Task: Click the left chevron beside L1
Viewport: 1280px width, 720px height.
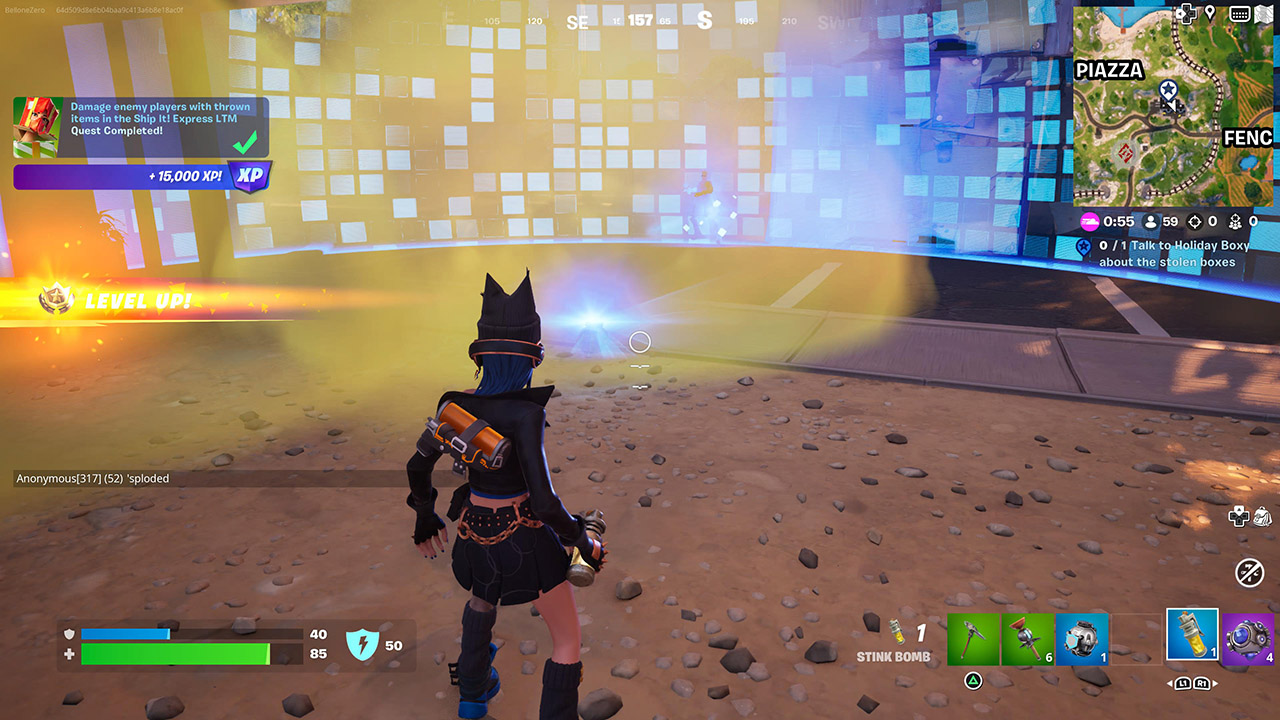Action: pos(1172,684)
